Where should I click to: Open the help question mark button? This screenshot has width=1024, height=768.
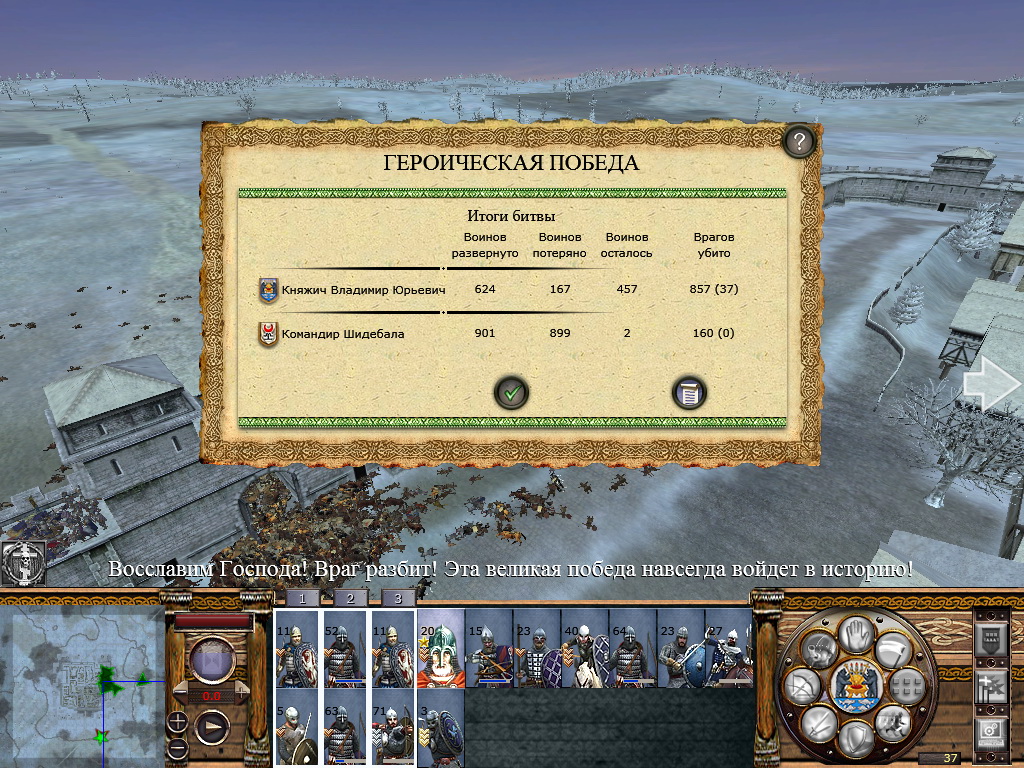pyautogui.click(x=798, y=142)
